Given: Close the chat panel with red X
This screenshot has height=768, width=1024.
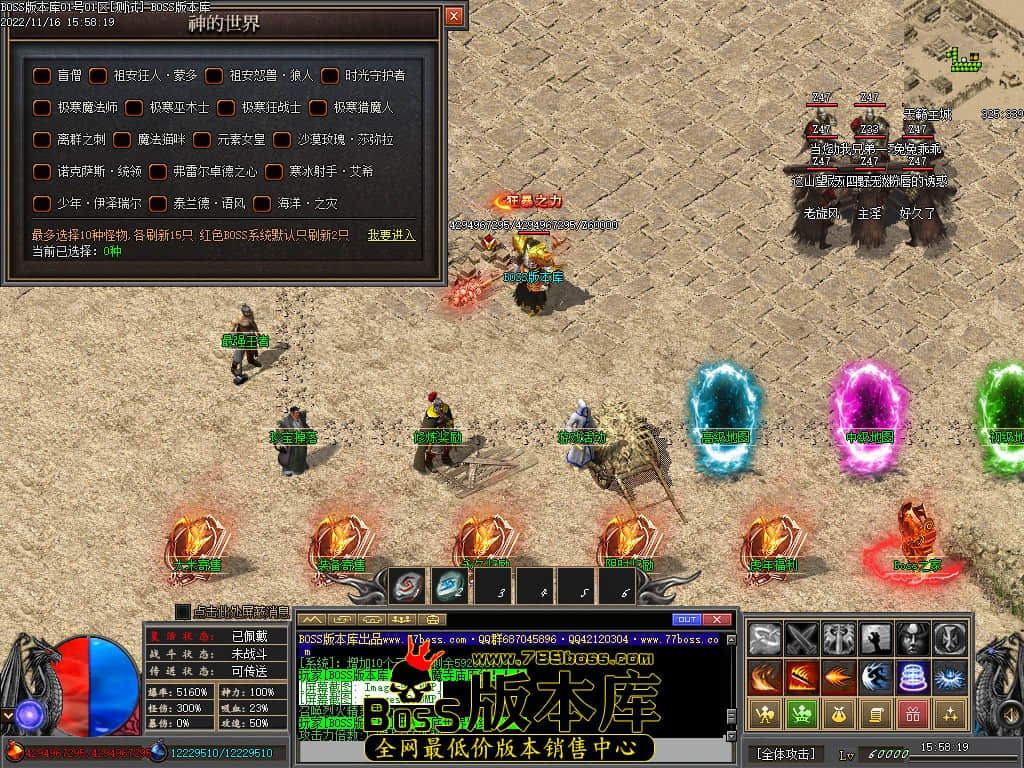Looking at the screenshot, I should [714, 620].
